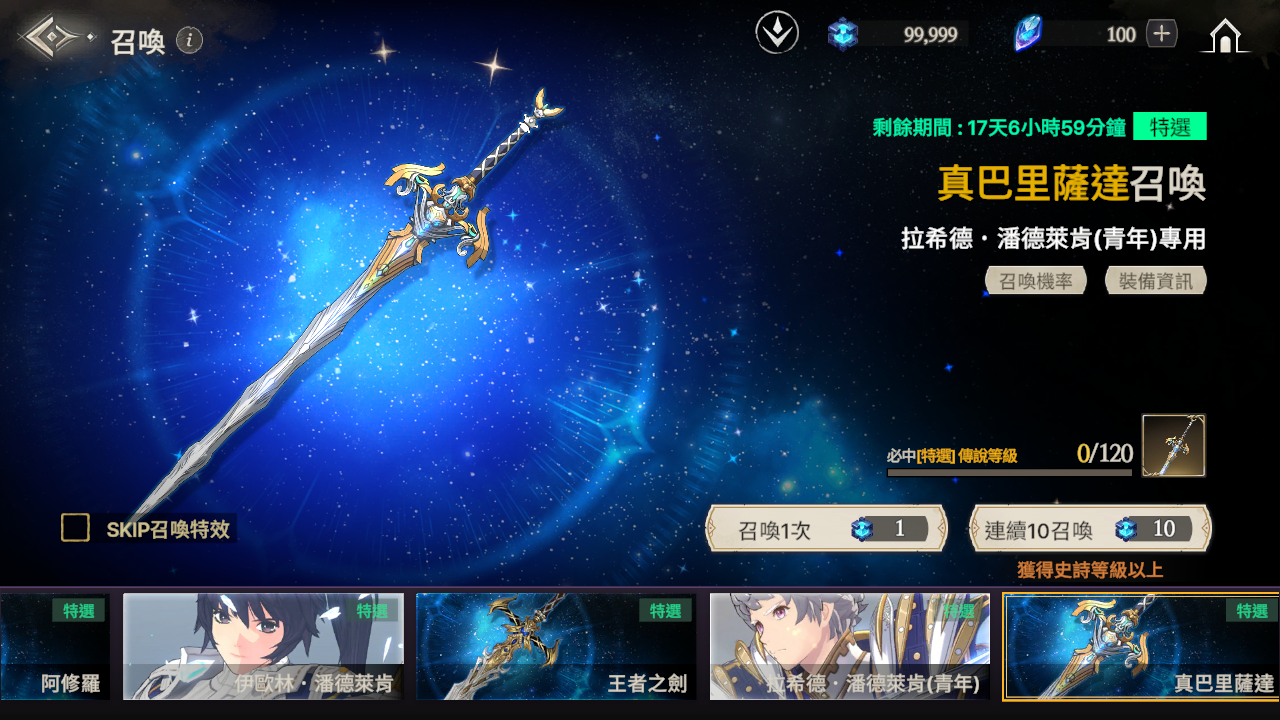The height and width of the screenshot is (720, 1280).
Task: View 召喚機率 summon rates
Action: click(x=1036, y=281)
